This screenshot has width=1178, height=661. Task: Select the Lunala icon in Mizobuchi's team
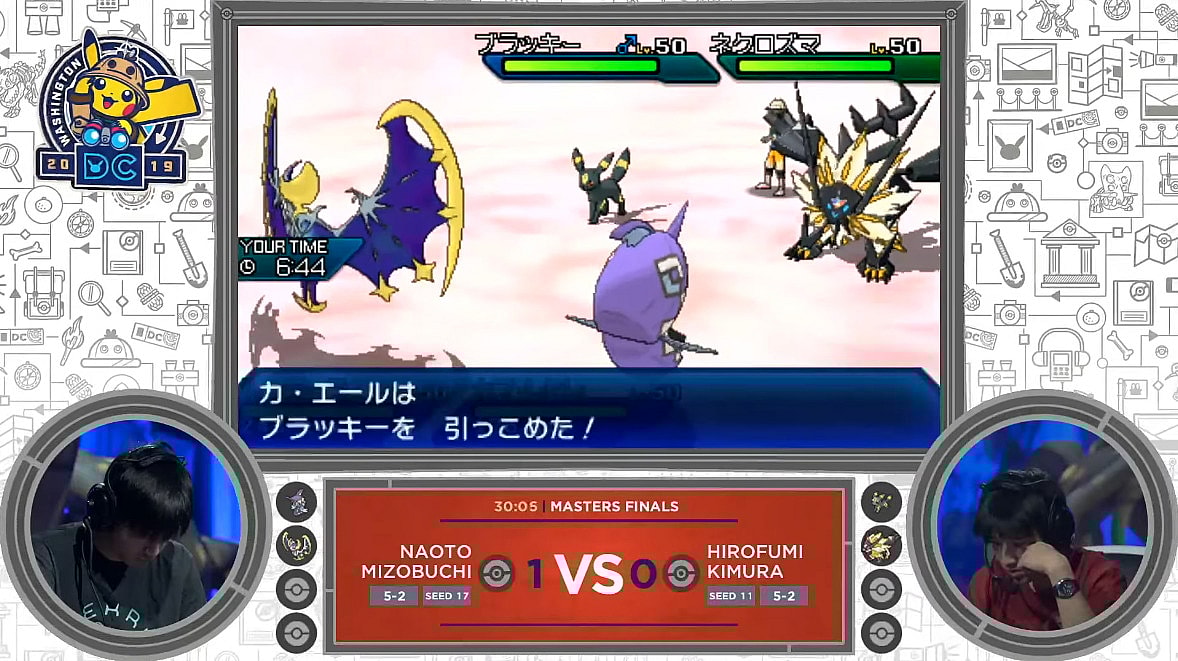pos(296,546)
